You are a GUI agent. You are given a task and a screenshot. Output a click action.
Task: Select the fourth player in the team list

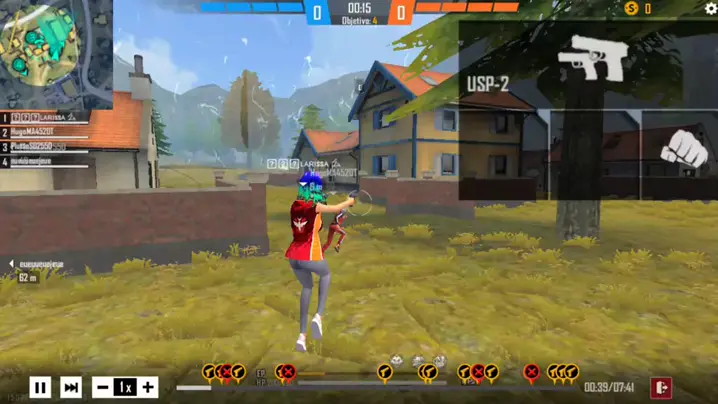[x=45, y=161]
